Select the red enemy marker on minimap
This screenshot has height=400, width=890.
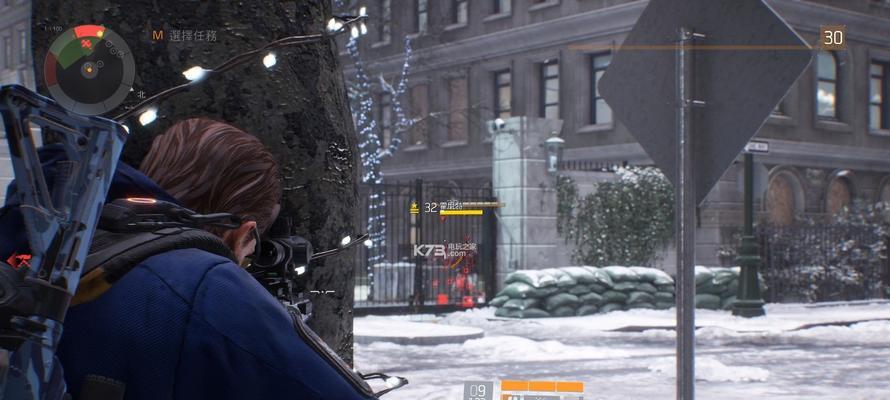87,44
